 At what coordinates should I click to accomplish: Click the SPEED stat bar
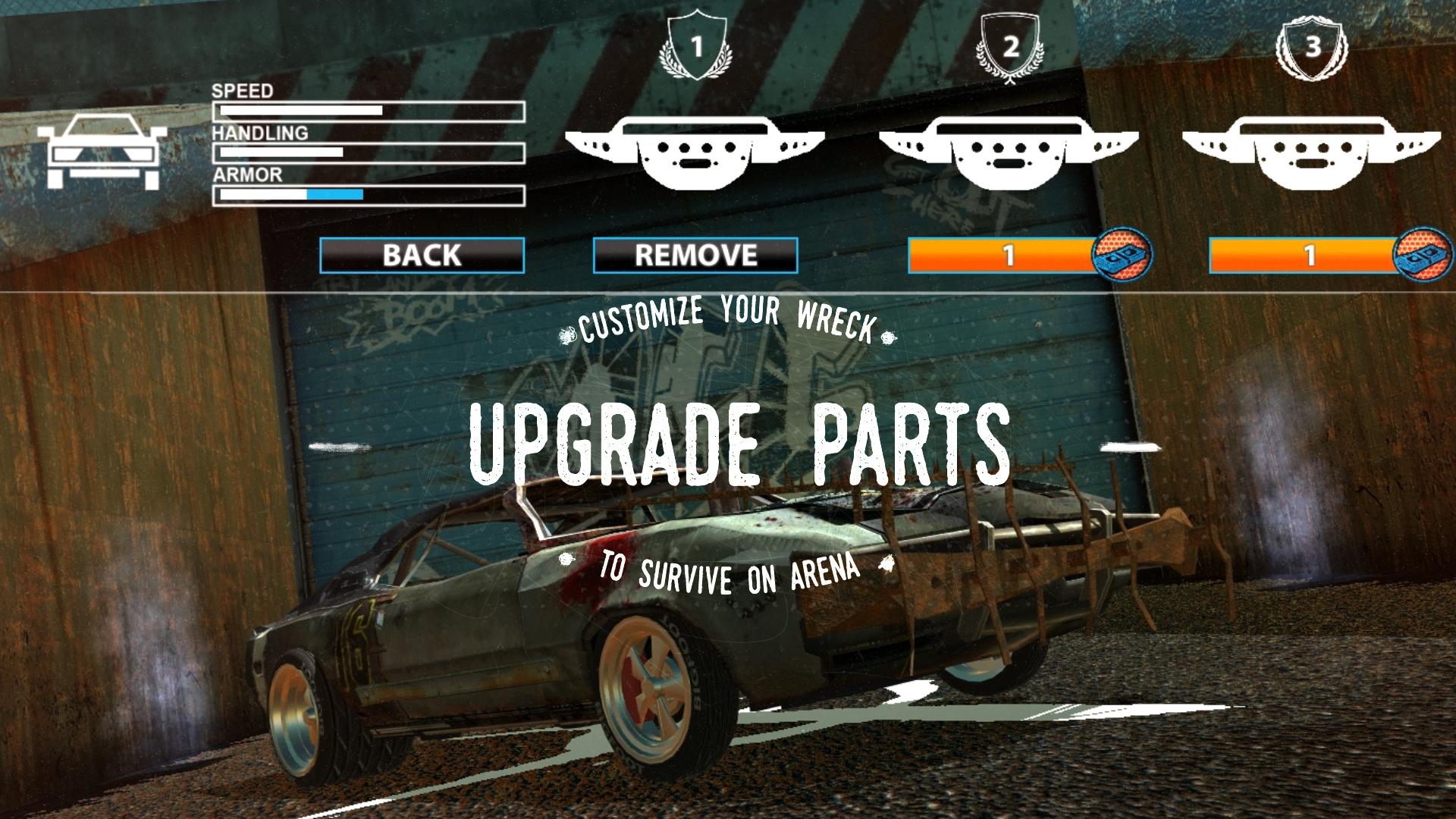point(368,111)
